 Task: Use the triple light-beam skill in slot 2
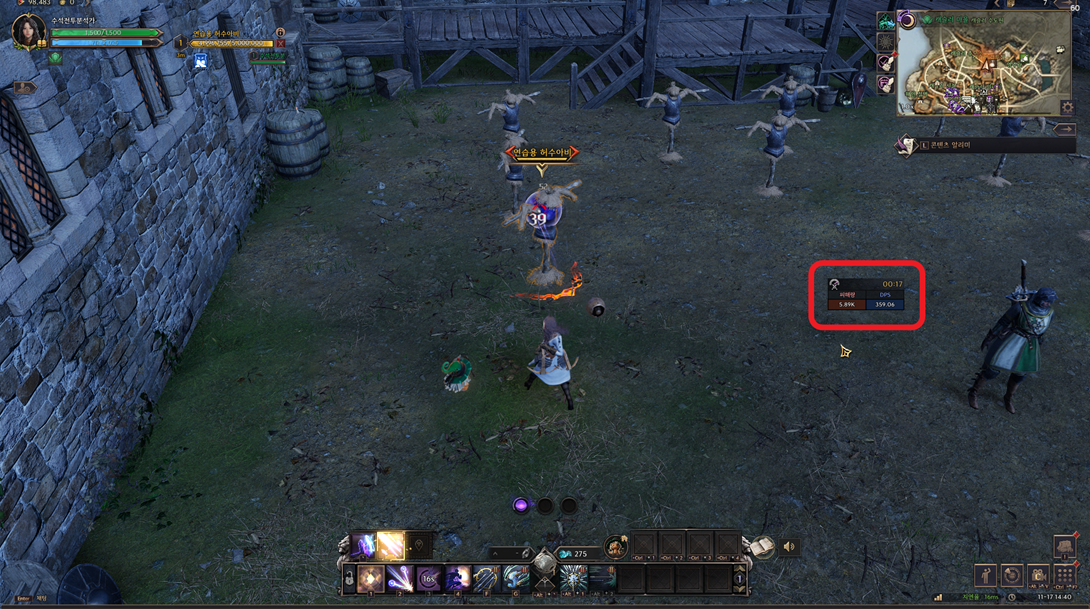click(400, 578)
